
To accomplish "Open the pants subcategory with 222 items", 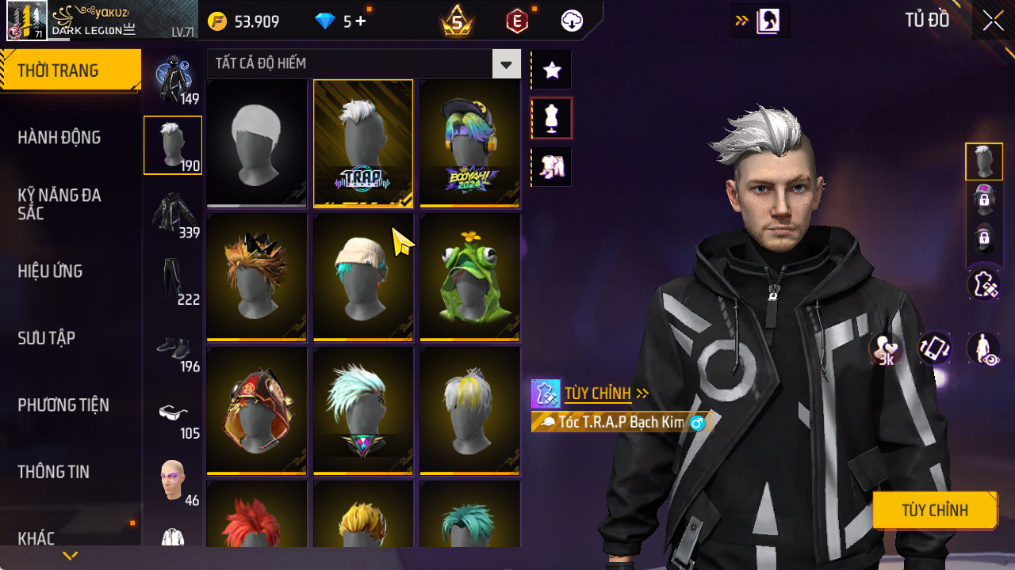I will 173,279.
